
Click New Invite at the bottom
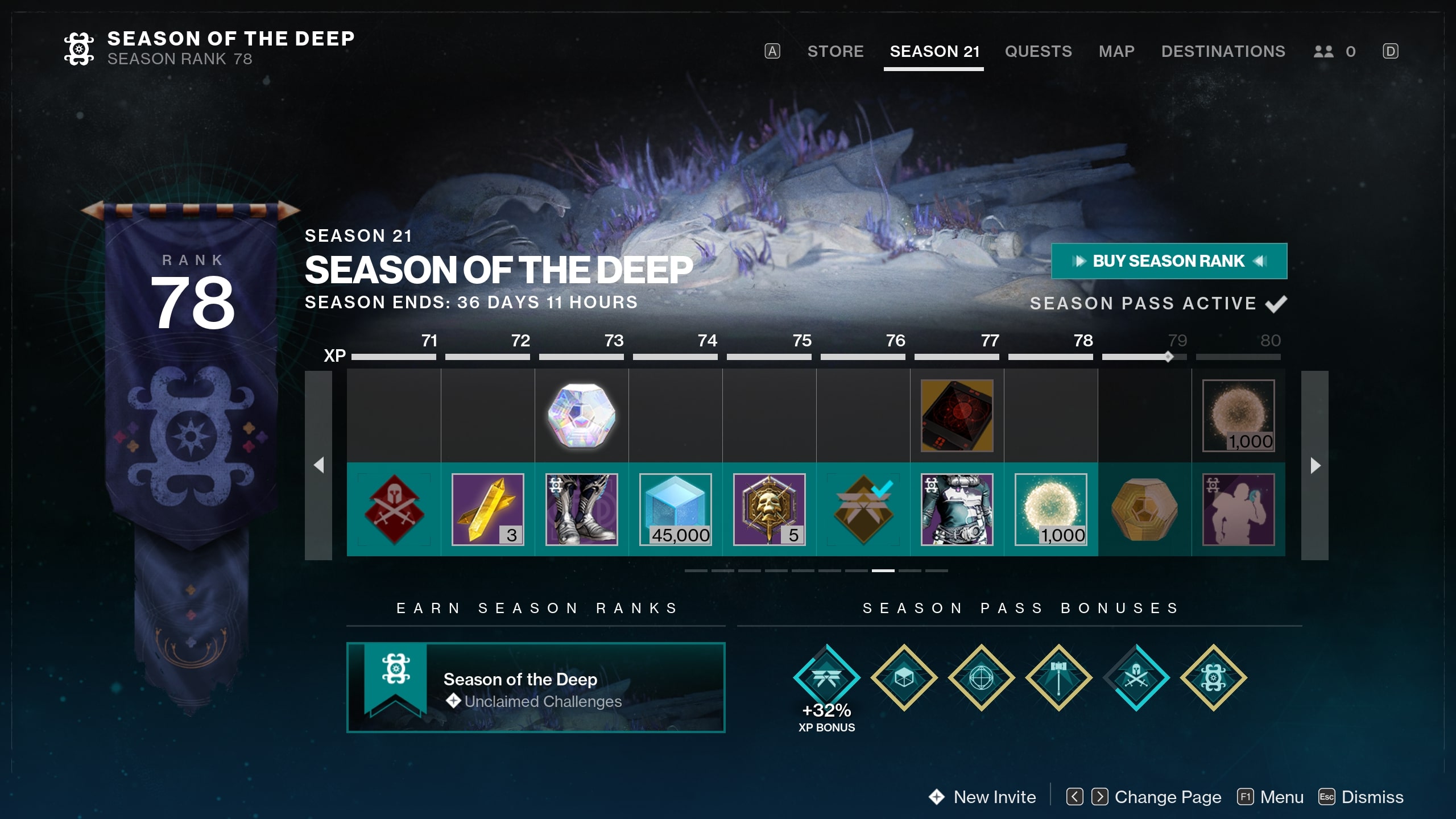(994, 797)
